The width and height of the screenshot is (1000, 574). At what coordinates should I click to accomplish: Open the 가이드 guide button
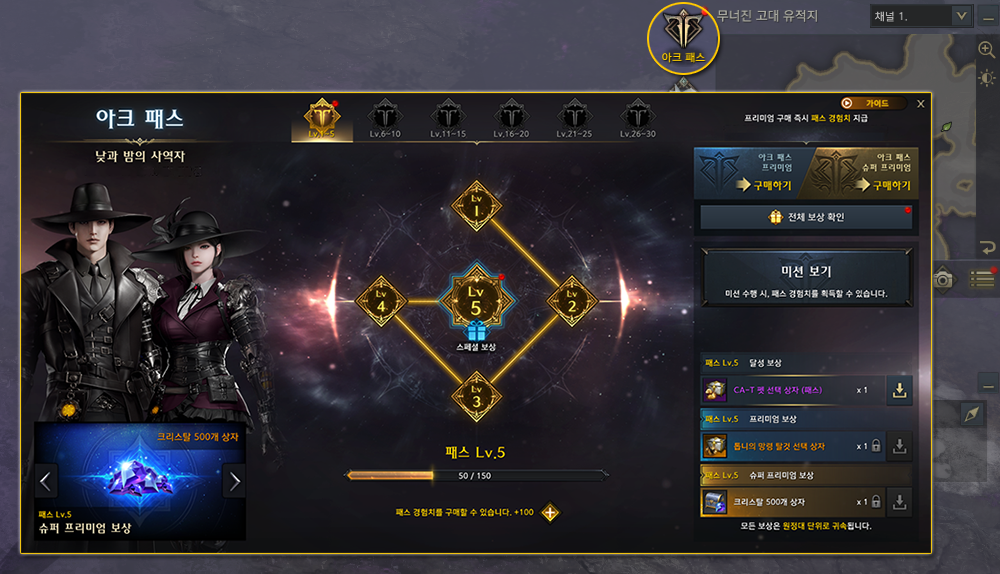tap(872, 103)
